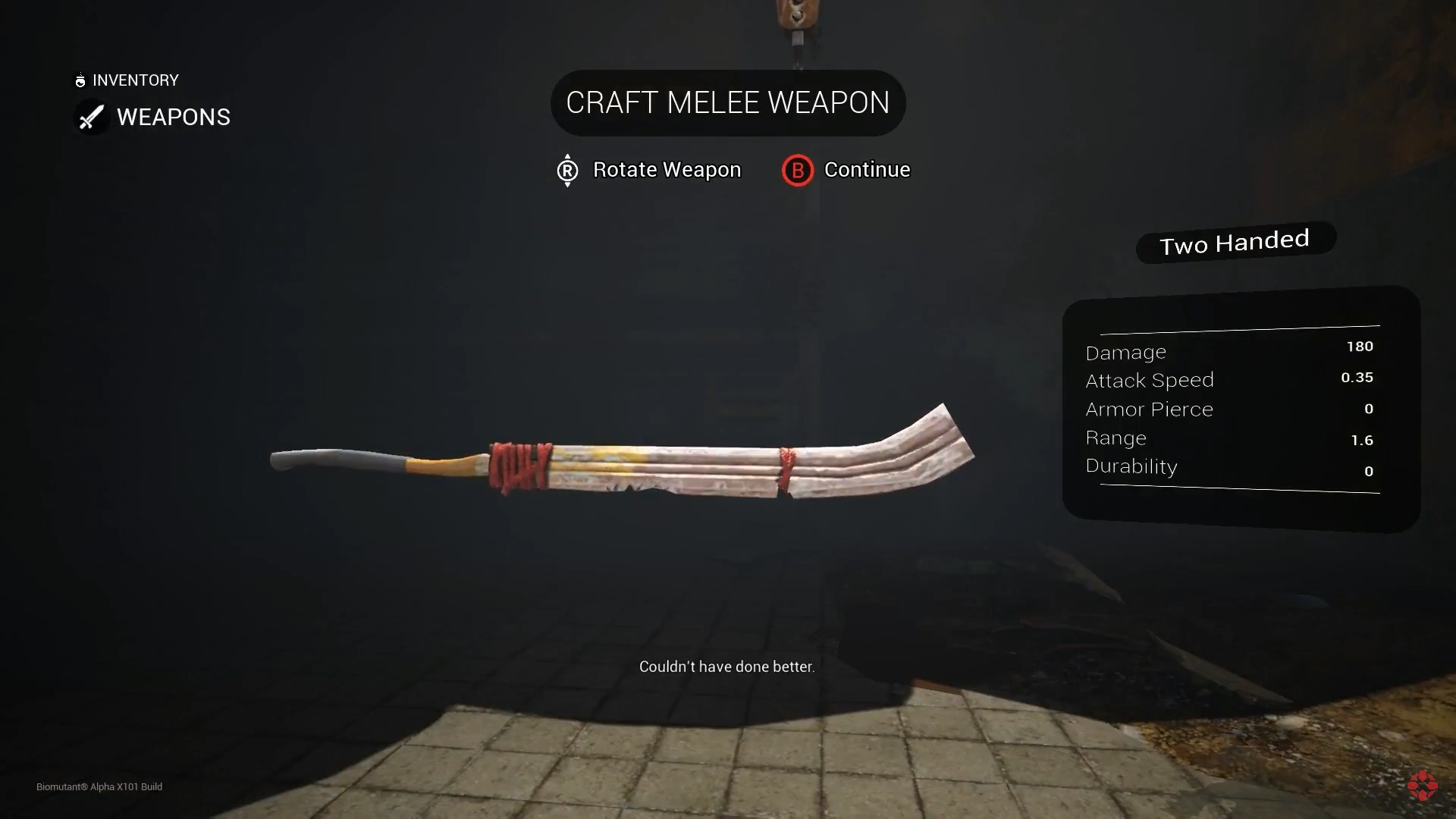
Task: Click the 180 Damage value
Action: pyautogui.click(x=1360, y=346)
